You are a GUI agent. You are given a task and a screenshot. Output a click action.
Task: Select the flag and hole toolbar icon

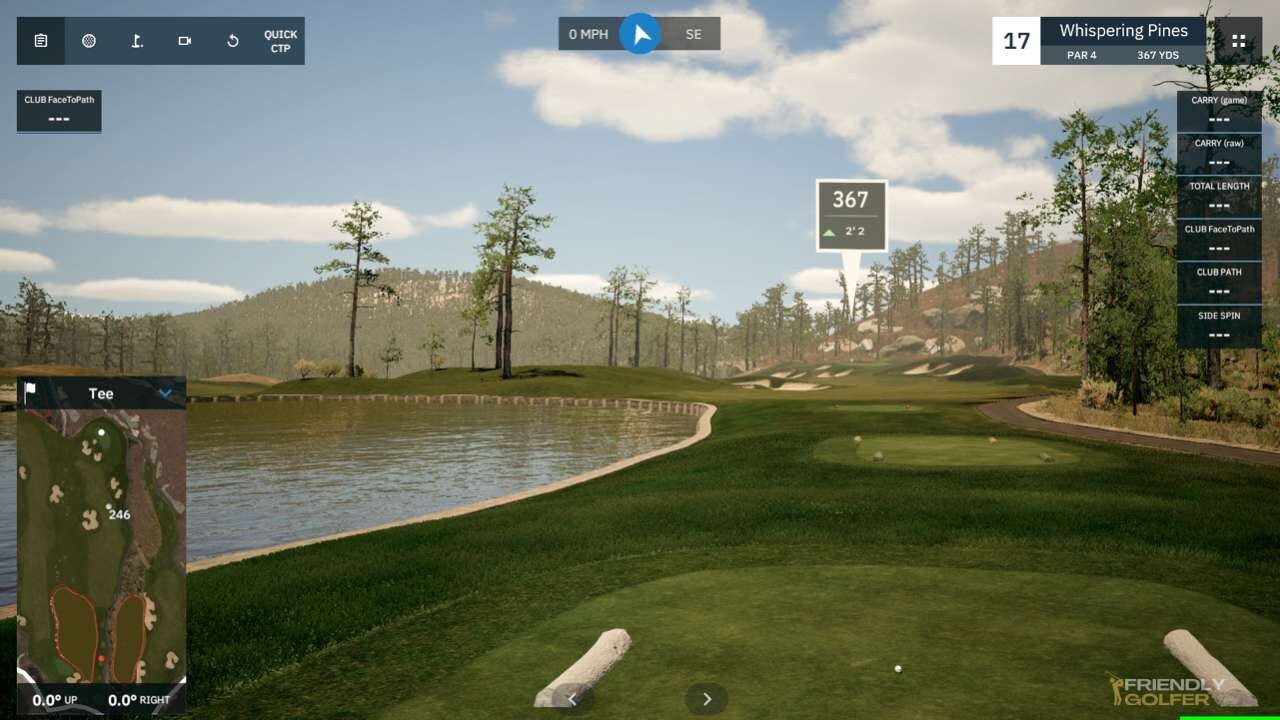pyautogui.click(x=137, y=41)
